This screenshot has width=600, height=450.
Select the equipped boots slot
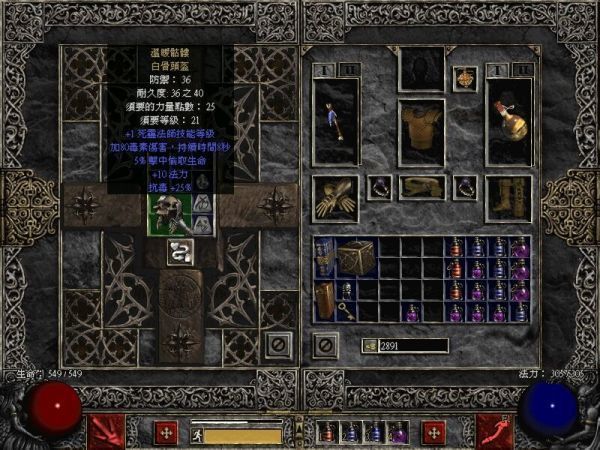508,198
